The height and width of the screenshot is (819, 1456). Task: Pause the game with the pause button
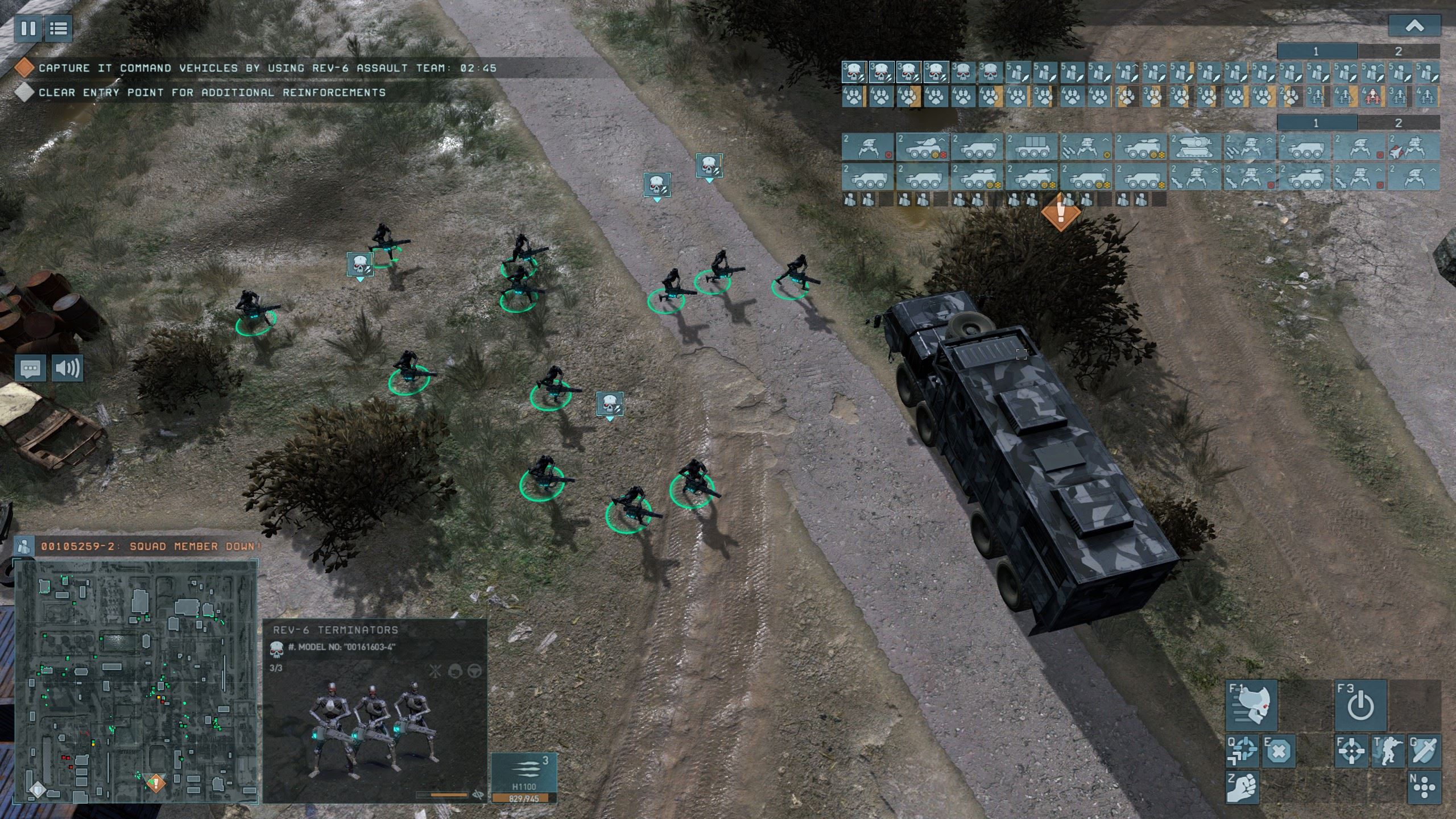coord(28,28)
